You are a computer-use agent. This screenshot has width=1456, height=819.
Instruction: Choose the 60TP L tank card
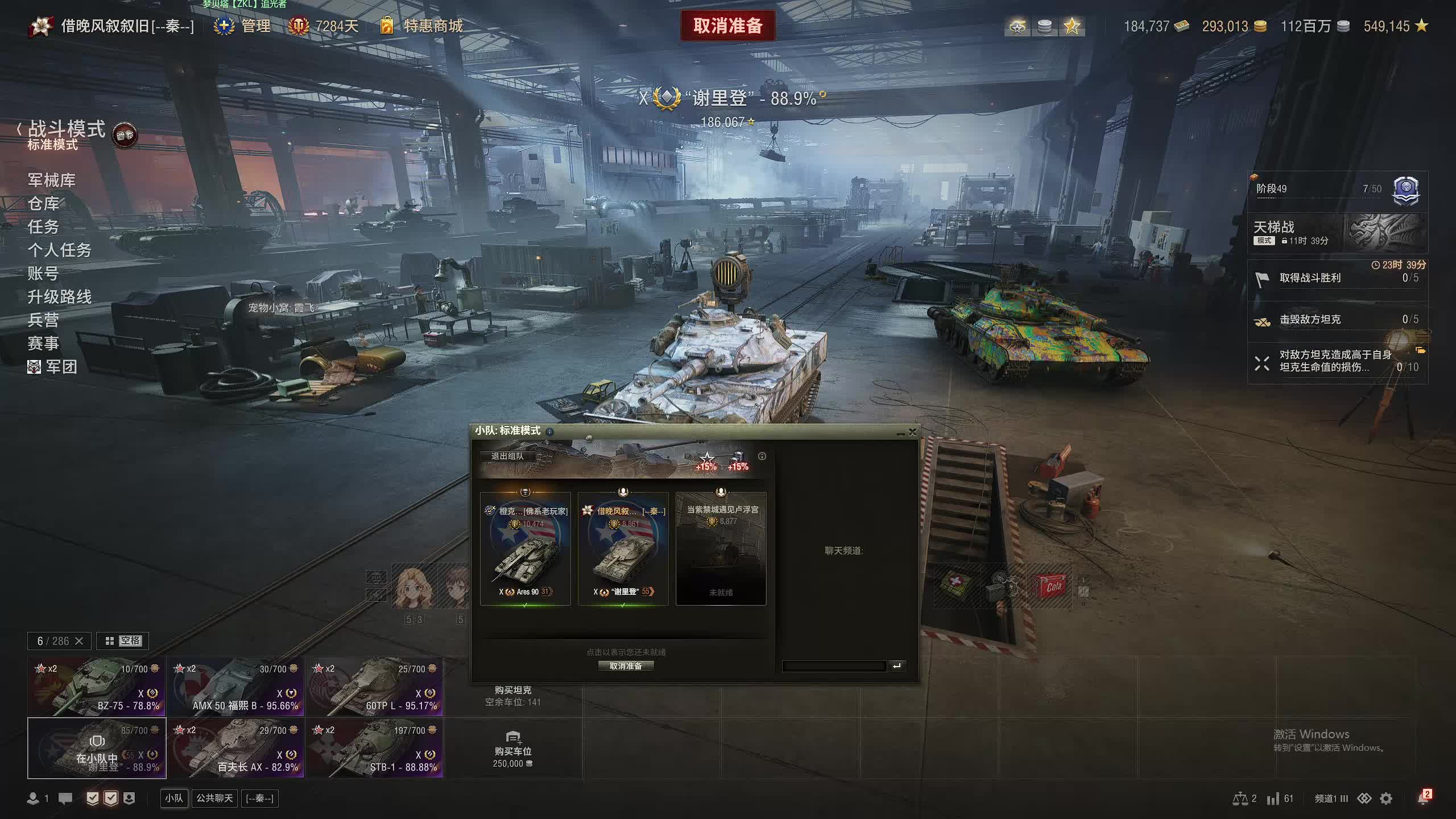(x=374, y=686)
